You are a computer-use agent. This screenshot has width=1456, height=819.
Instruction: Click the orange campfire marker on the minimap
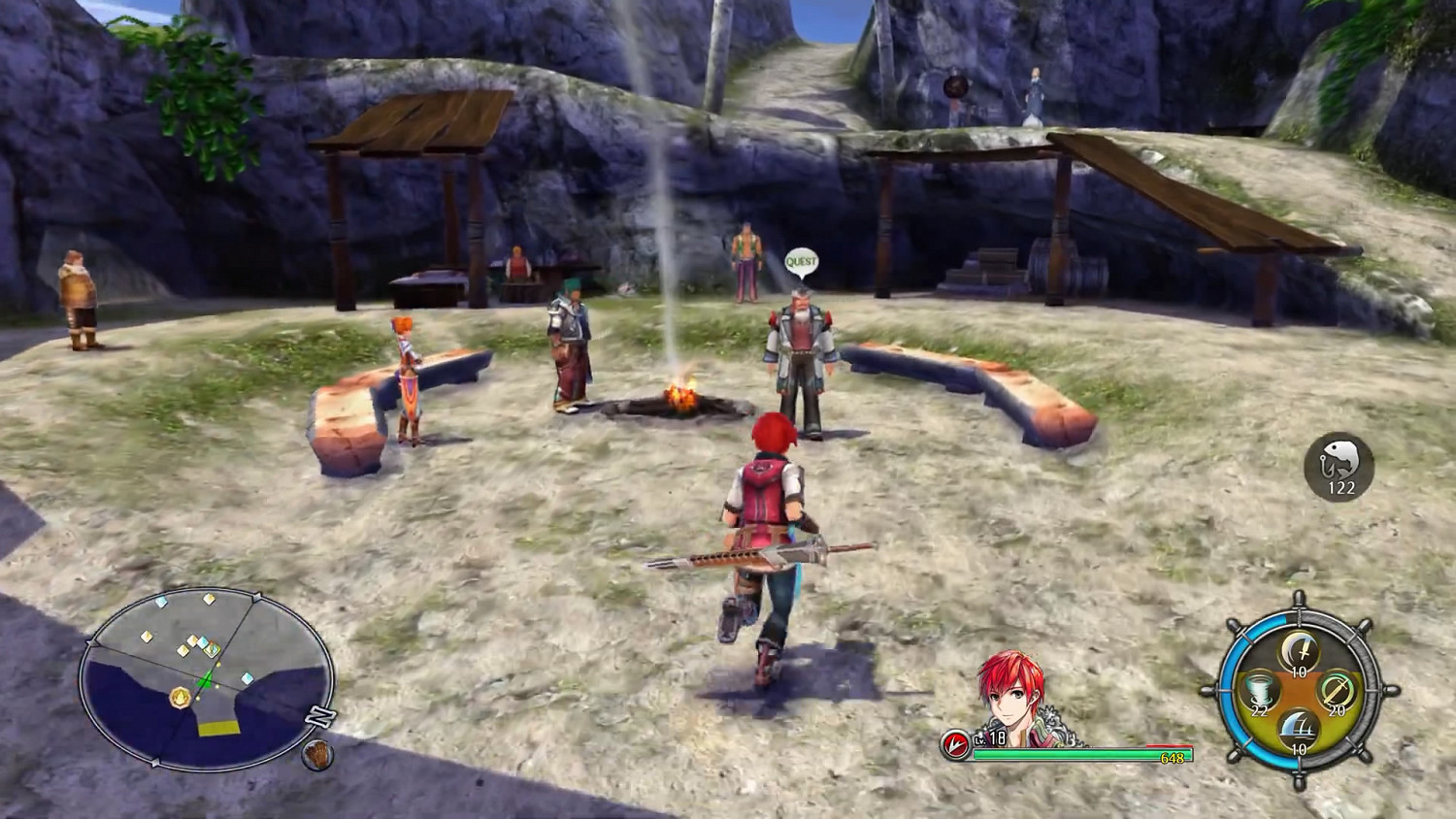pyautogui.click(x=180, y=697)
